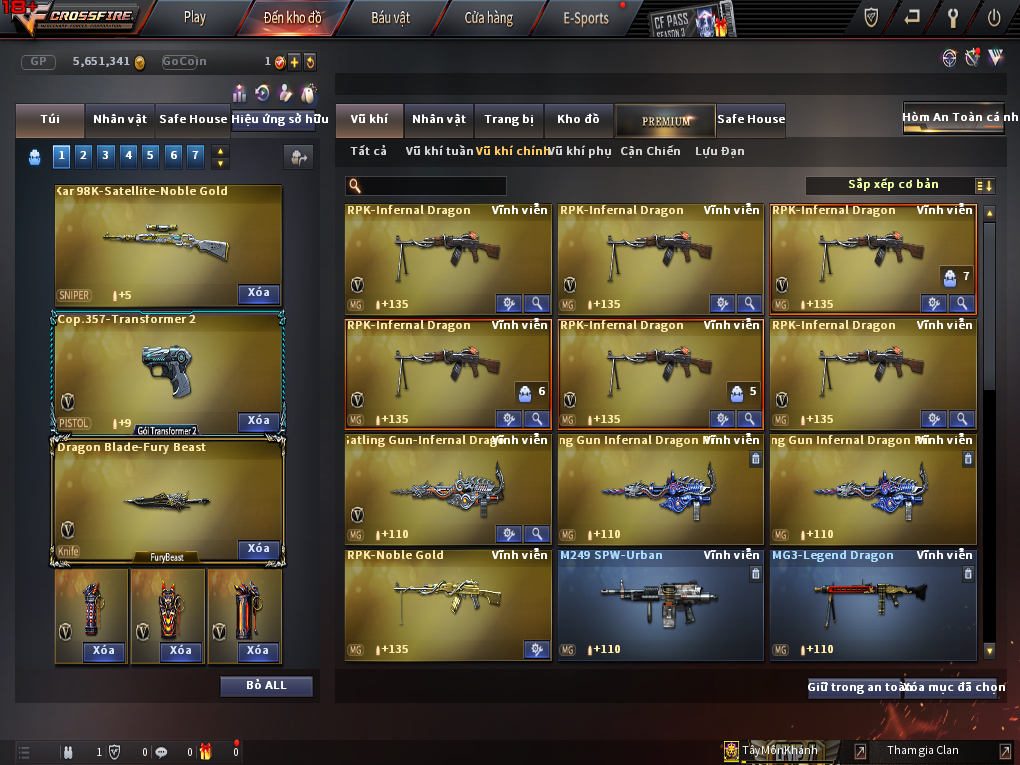Open the PREMIUM tab
The image size is (1020, 765).
[665, 121]
